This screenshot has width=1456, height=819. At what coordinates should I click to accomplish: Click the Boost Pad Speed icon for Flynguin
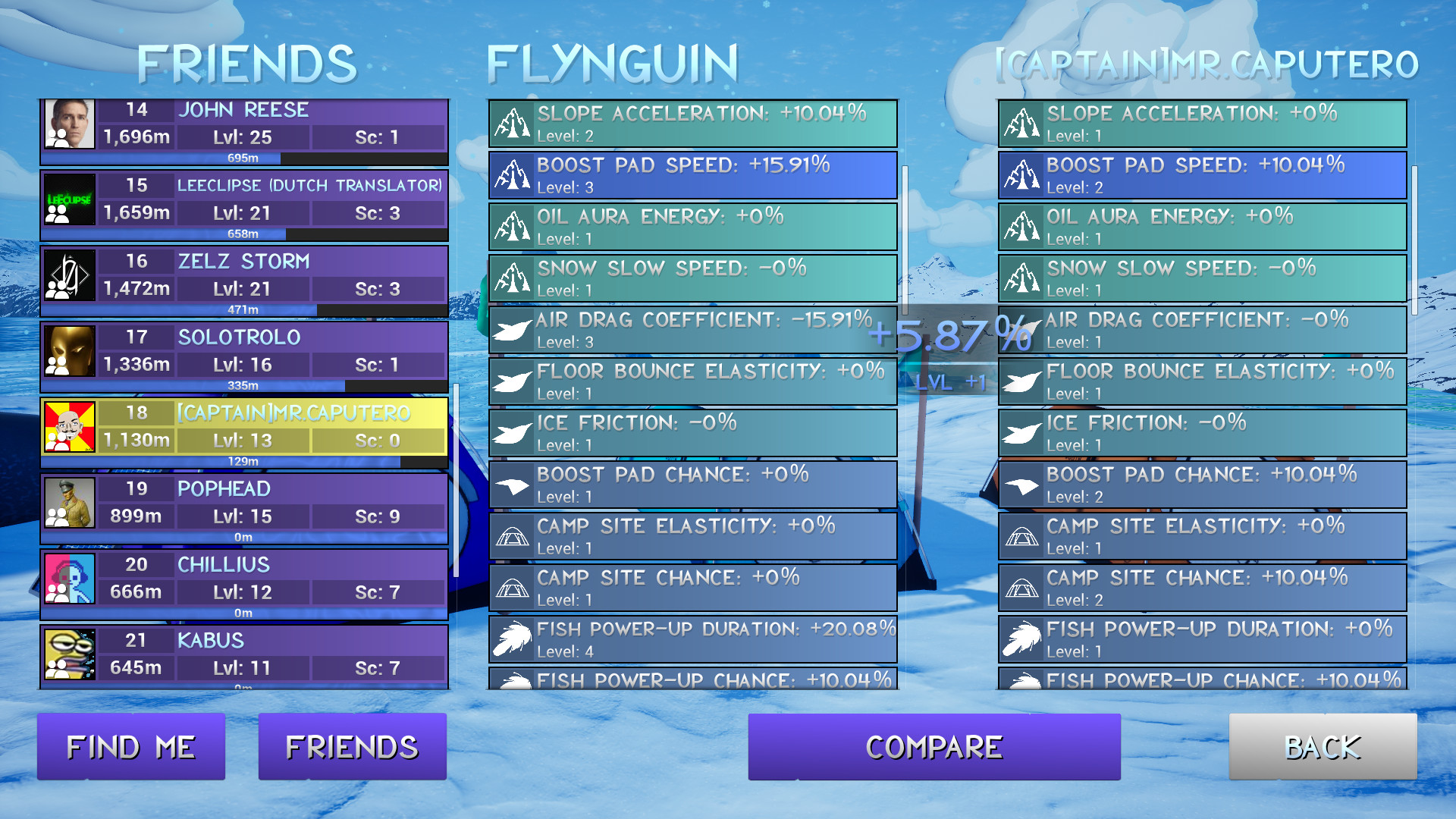click(x=514, y=175)
